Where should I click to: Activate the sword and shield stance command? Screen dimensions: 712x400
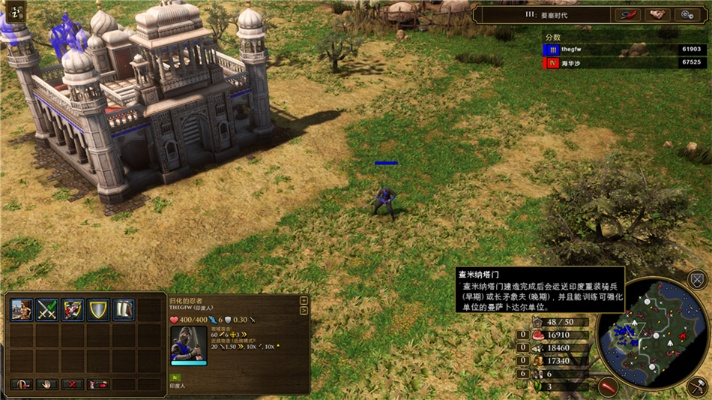(73, 310)
